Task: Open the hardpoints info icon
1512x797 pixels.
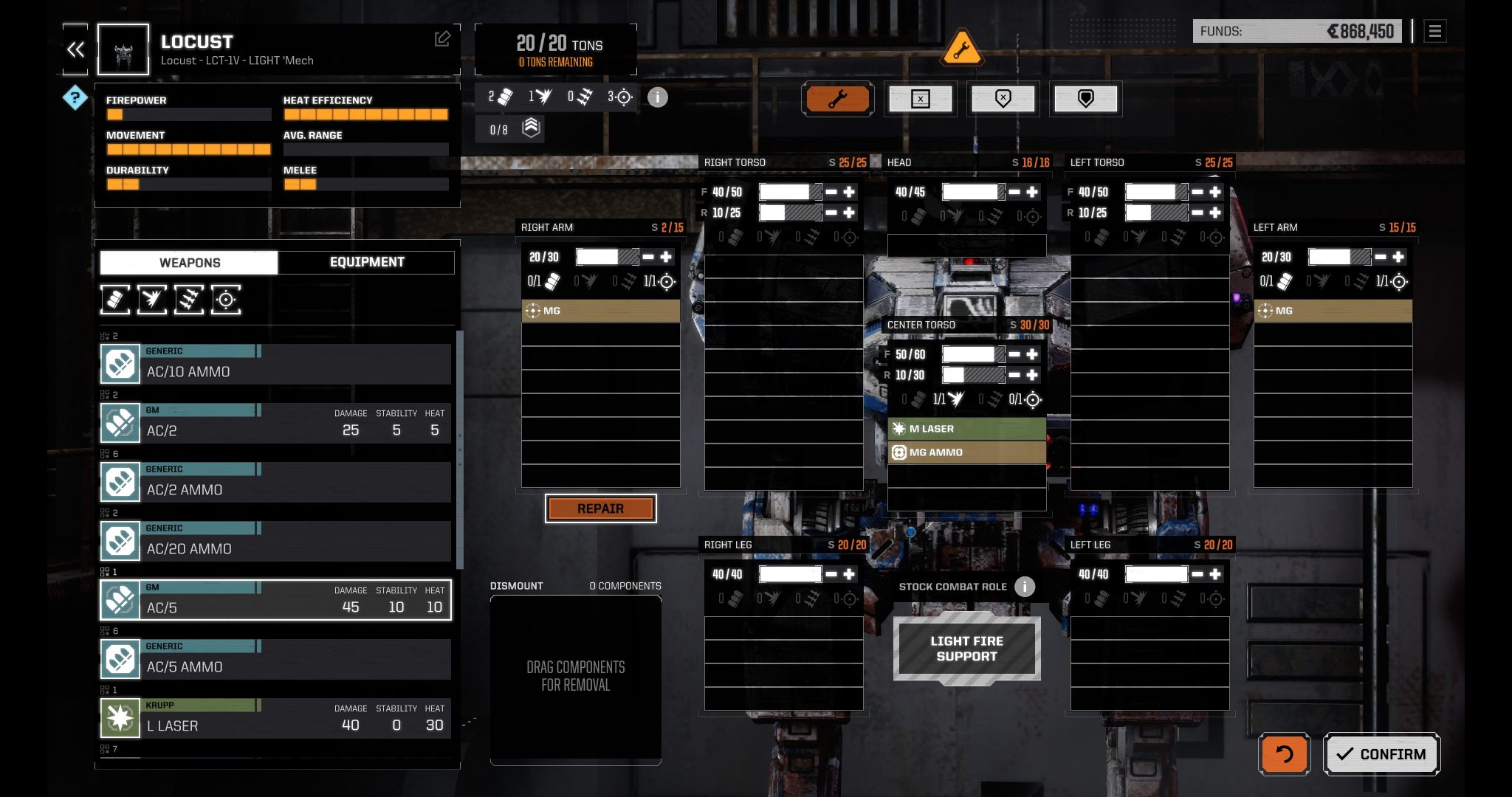Action: (658, 97)
